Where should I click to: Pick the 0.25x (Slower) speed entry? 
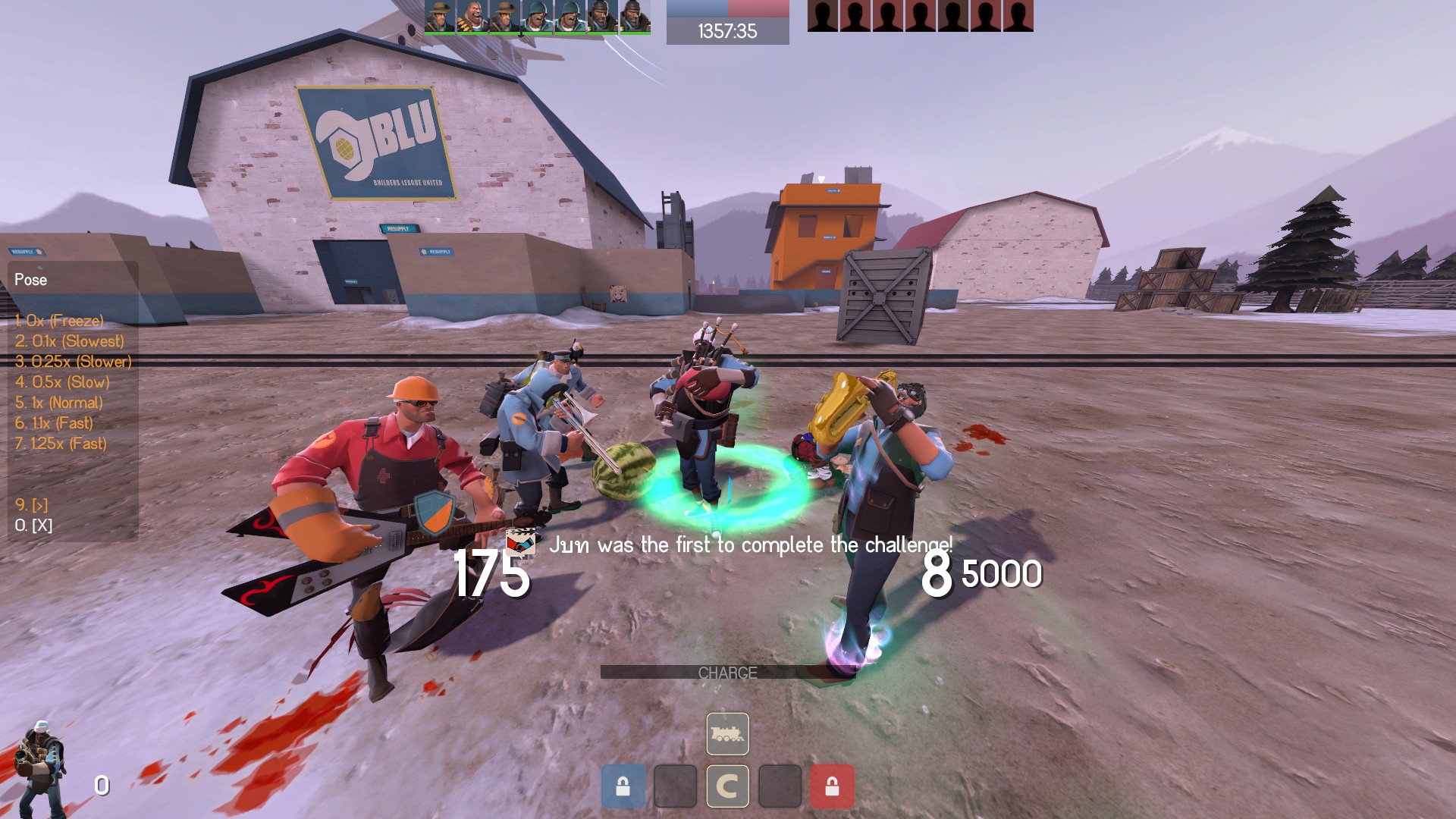73,362
